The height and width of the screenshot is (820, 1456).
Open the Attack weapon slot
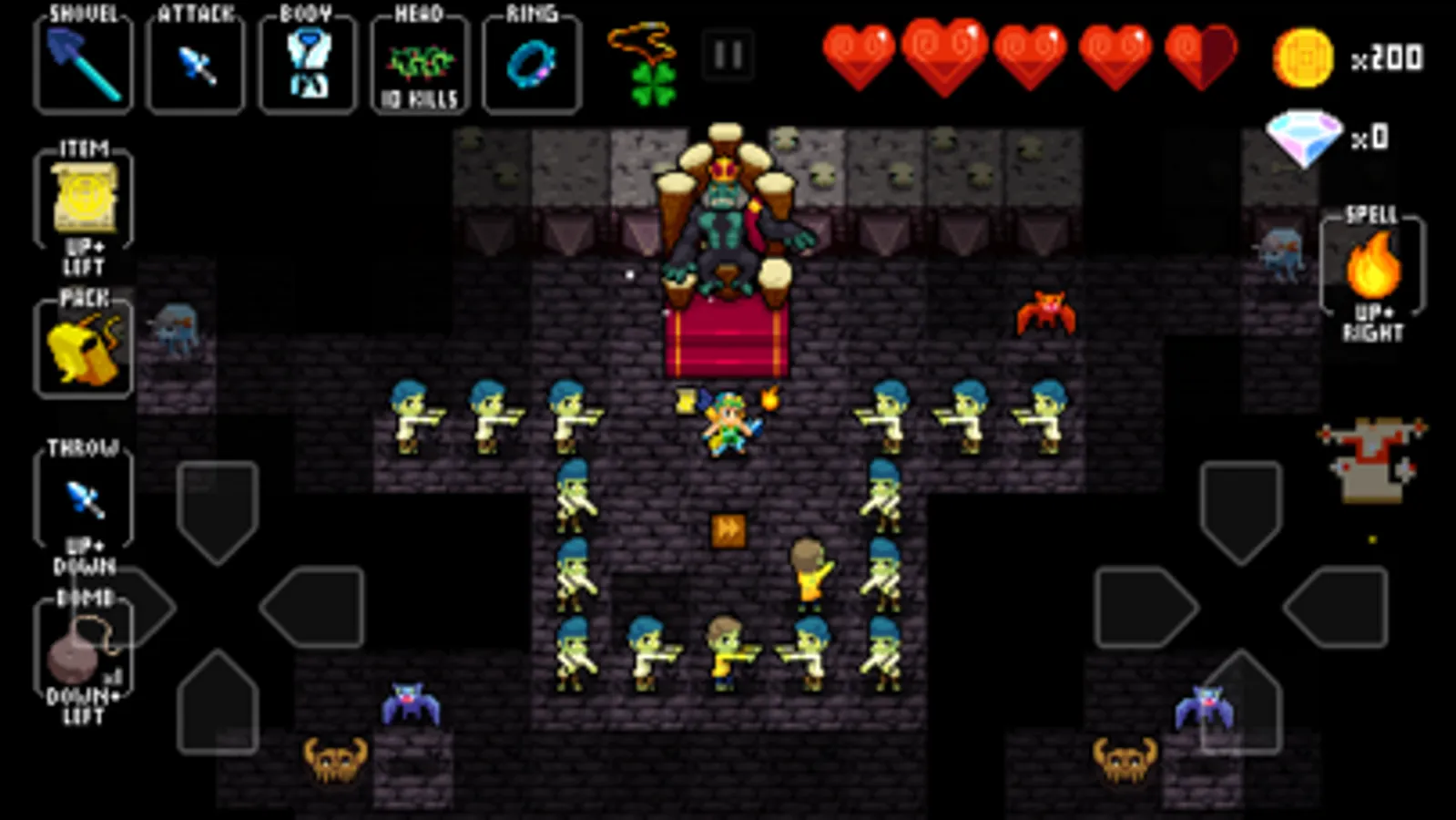194,64
